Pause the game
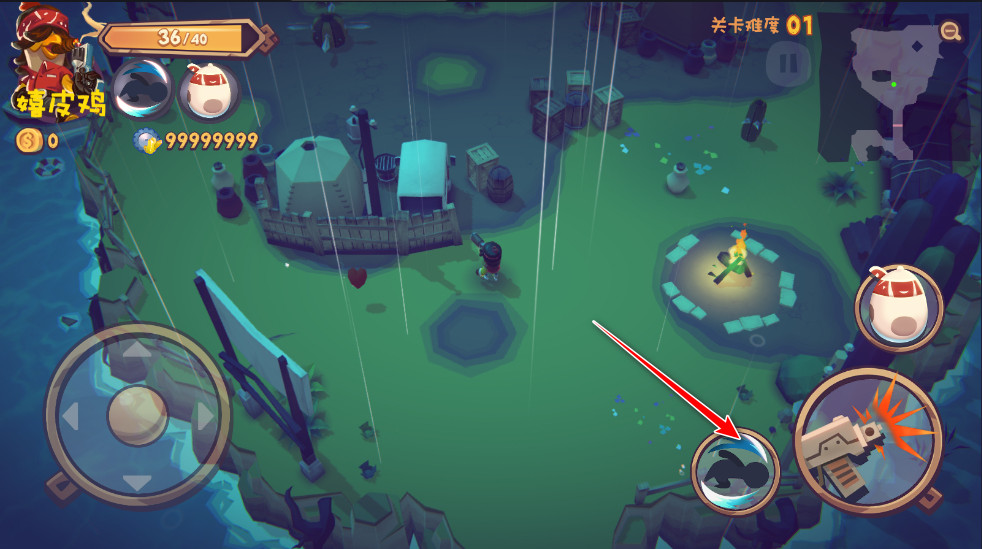 point(788,63)
